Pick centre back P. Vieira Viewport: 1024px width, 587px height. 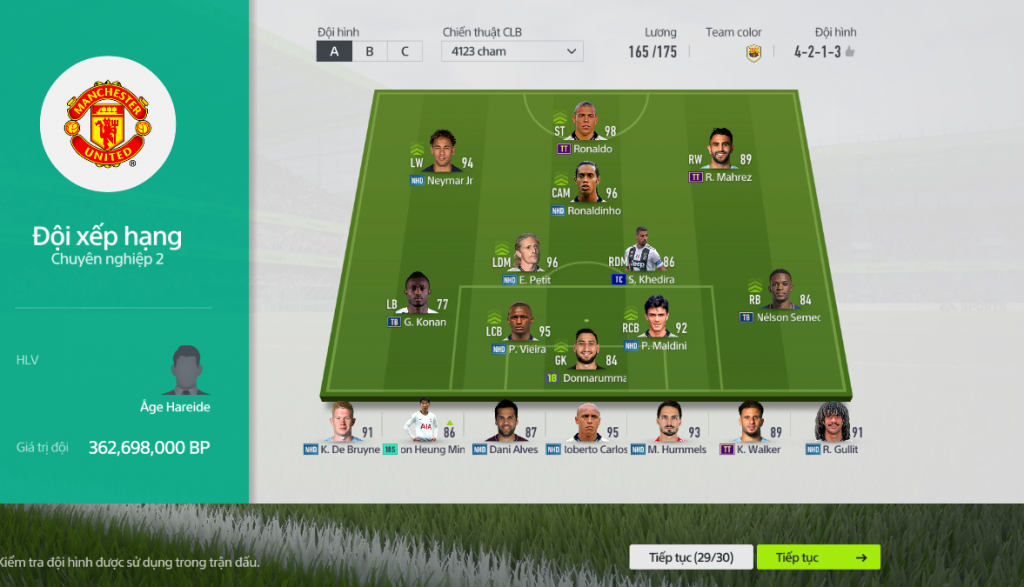coord(518,323)
